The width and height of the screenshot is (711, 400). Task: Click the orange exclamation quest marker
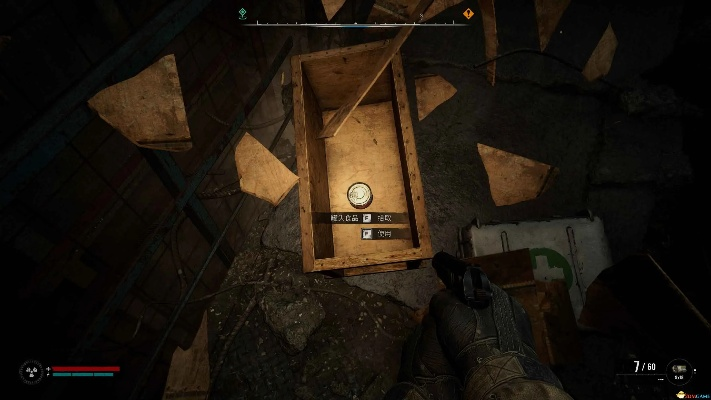[x=468, y=14]
